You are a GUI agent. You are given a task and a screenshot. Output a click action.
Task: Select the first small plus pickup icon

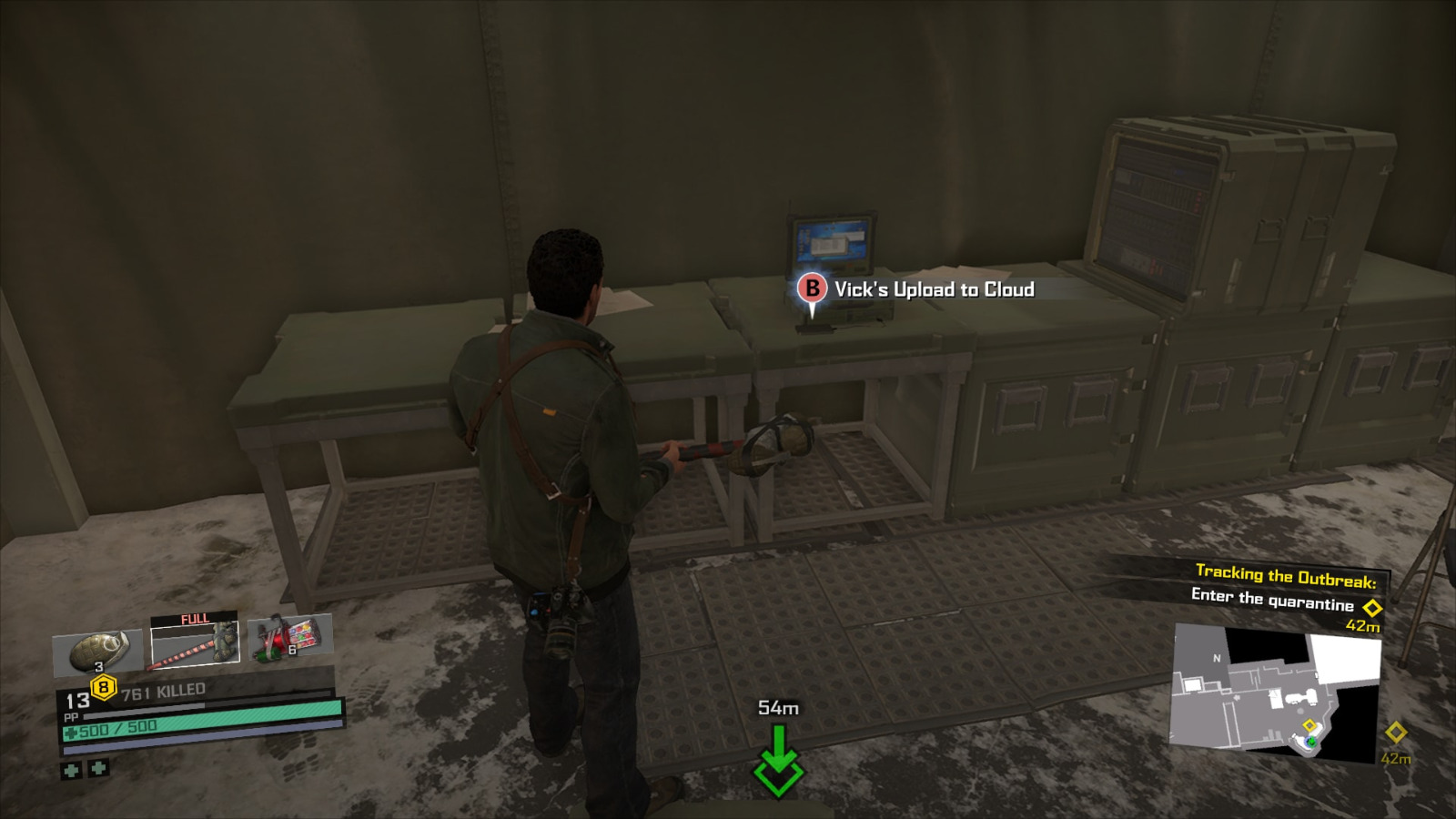coord(71,769)
